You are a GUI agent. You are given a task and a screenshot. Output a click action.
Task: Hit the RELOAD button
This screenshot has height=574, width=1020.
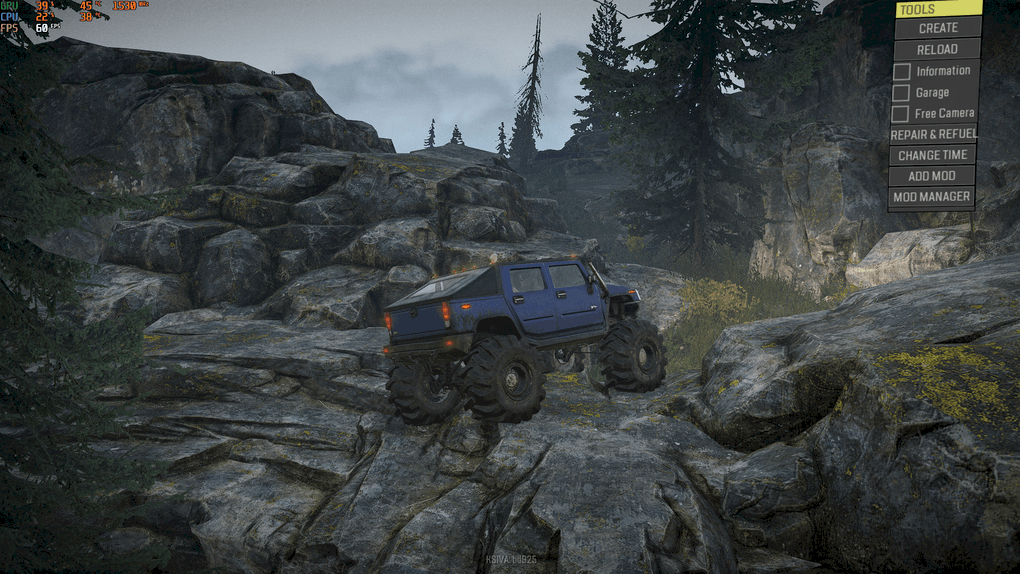pos(937,49)
